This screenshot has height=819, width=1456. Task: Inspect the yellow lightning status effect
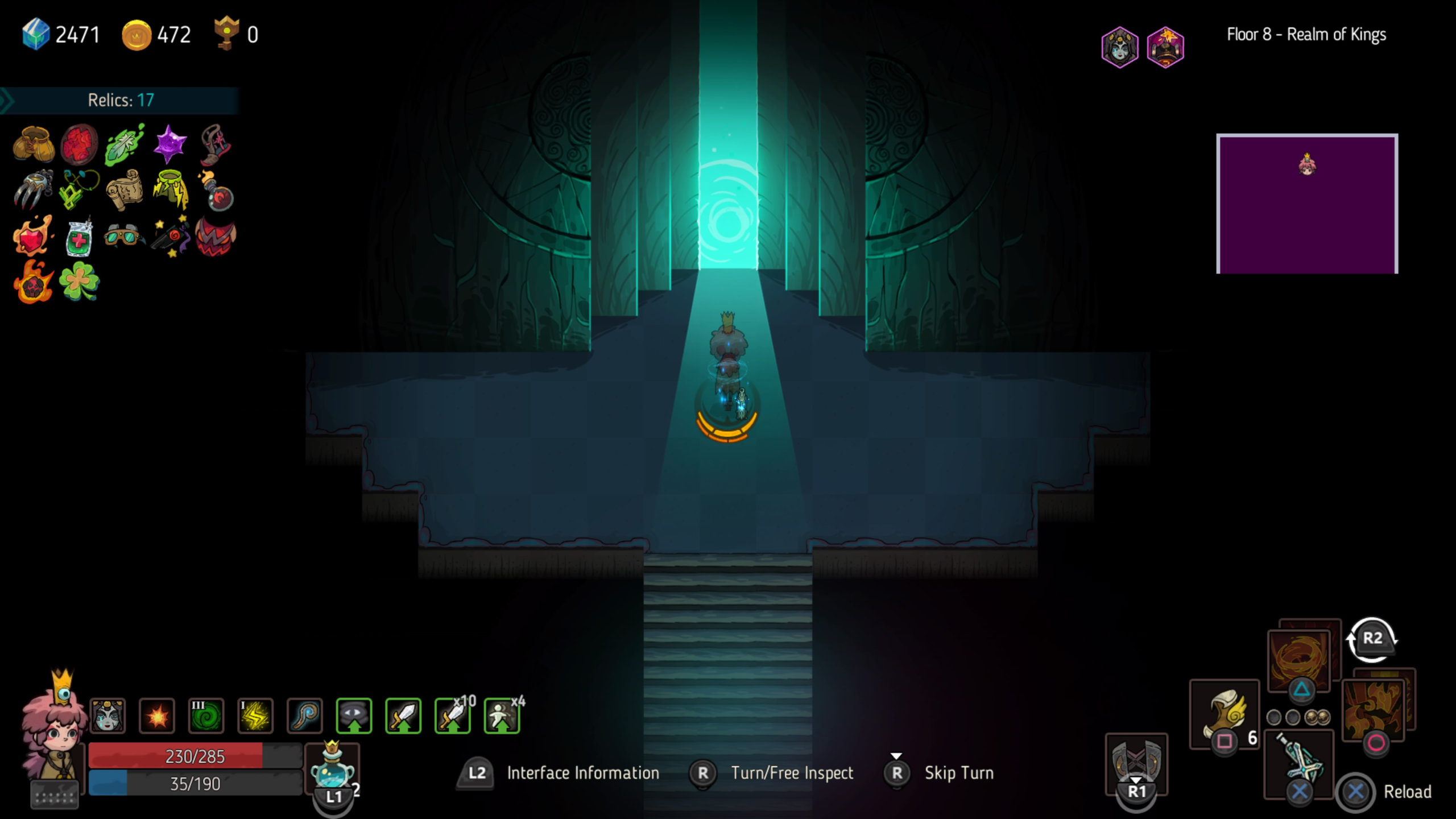click(255, 715)
